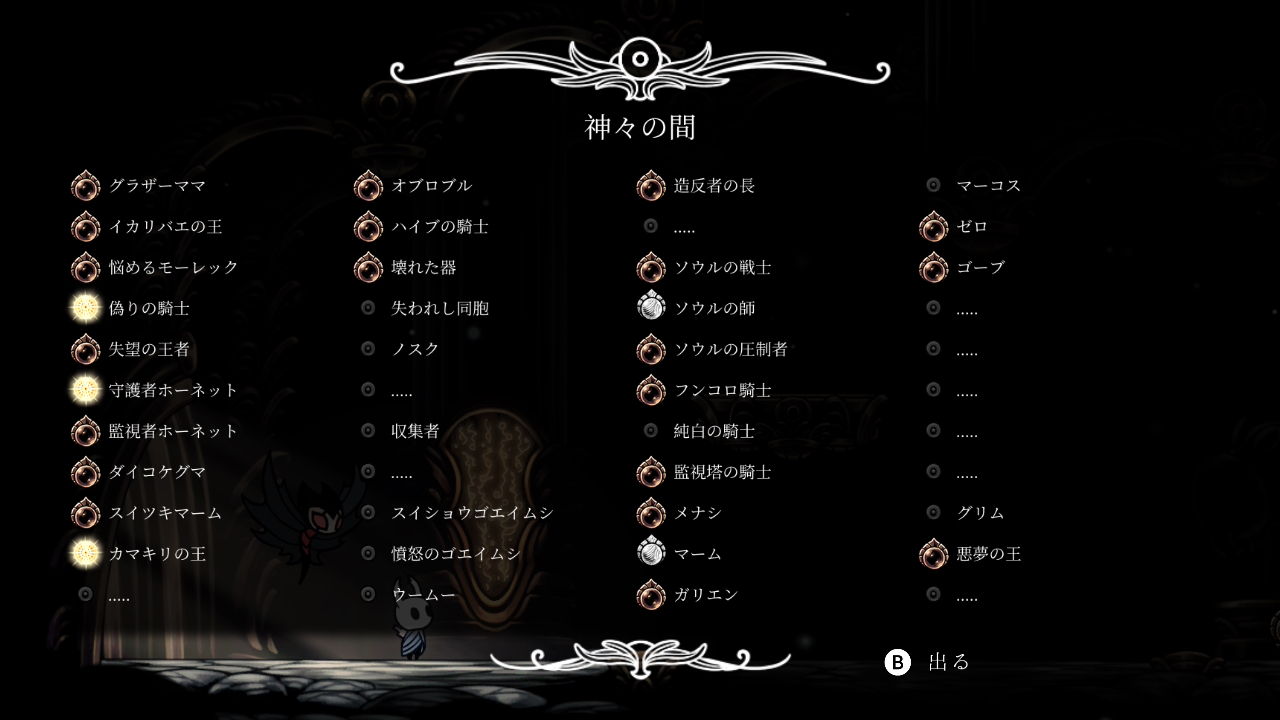Select ソウルの師 boss entry

click(x=714, y=308)
